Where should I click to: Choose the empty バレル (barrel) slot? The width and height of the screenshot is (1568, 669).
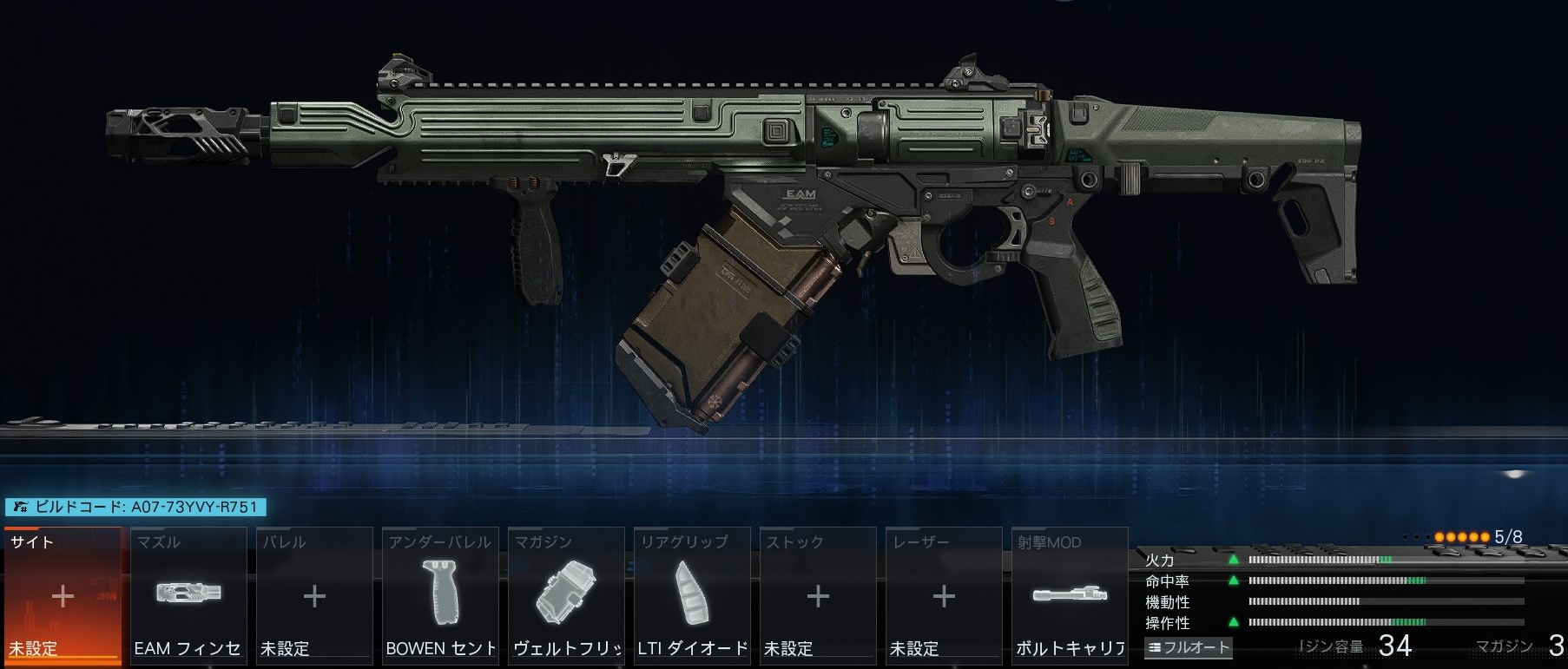point(314,596)
